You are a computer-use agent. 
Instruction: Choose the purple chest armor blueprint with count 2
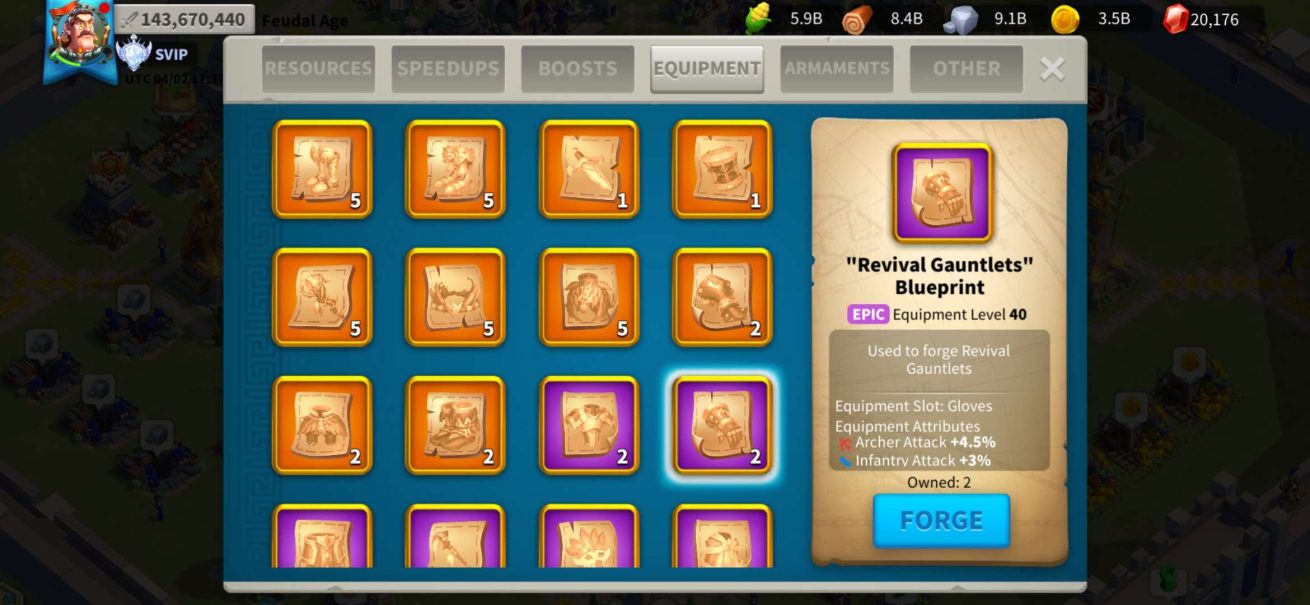tap(589, 425)
